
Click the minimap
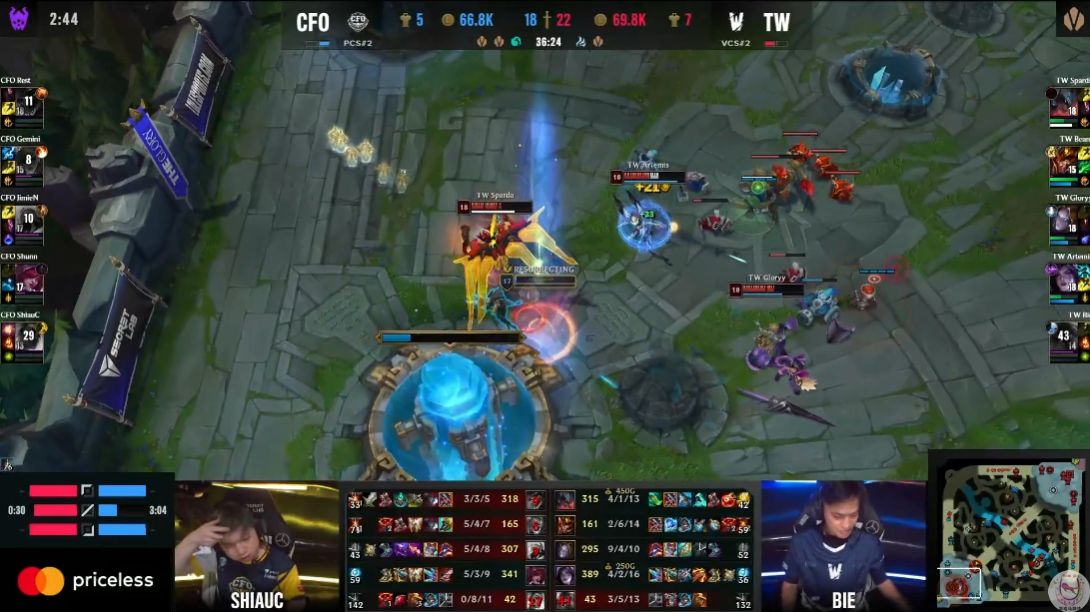coord(1008,531)
